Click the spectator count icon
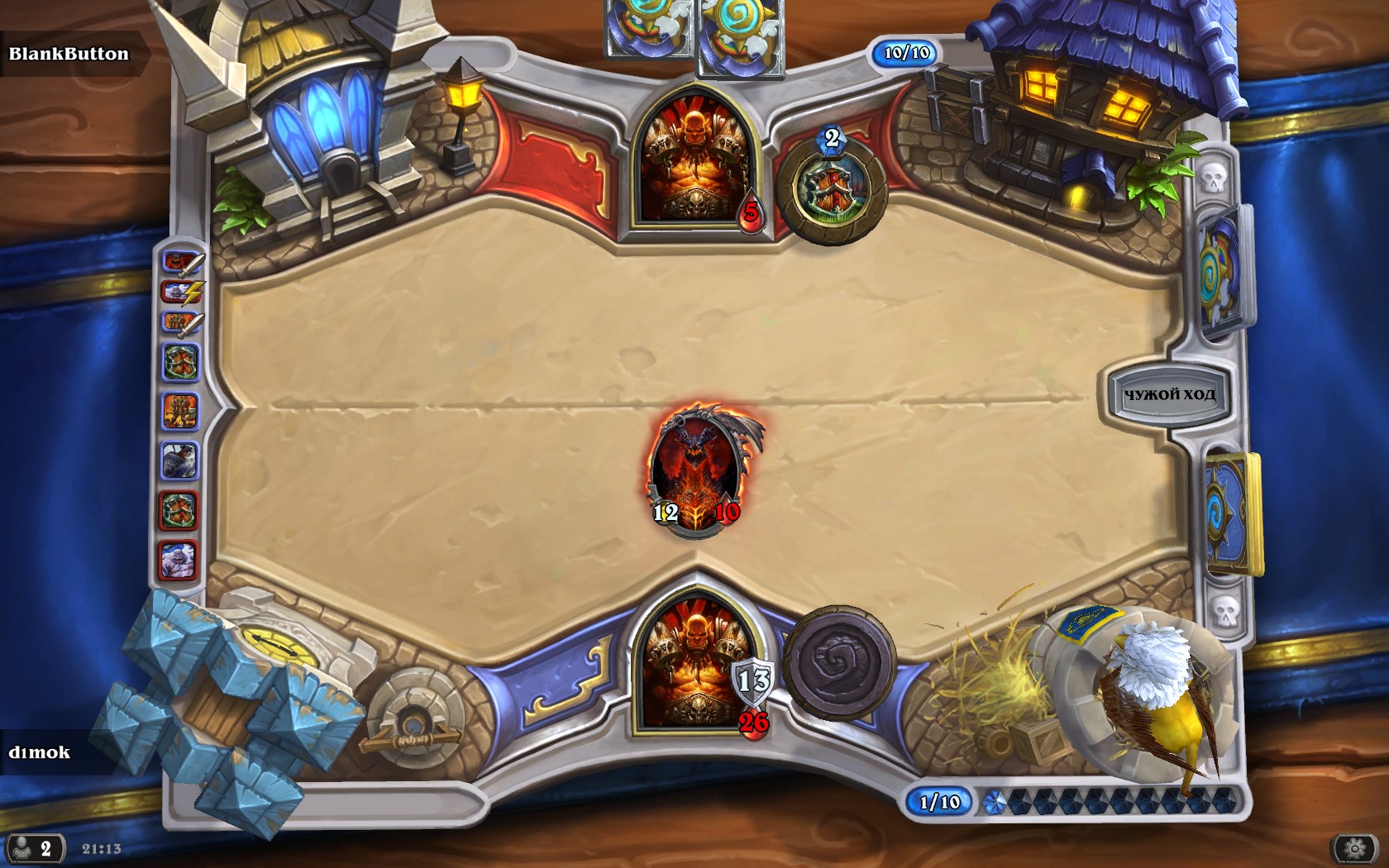This screenshot has width=1389, height=868. coord(33,849)
